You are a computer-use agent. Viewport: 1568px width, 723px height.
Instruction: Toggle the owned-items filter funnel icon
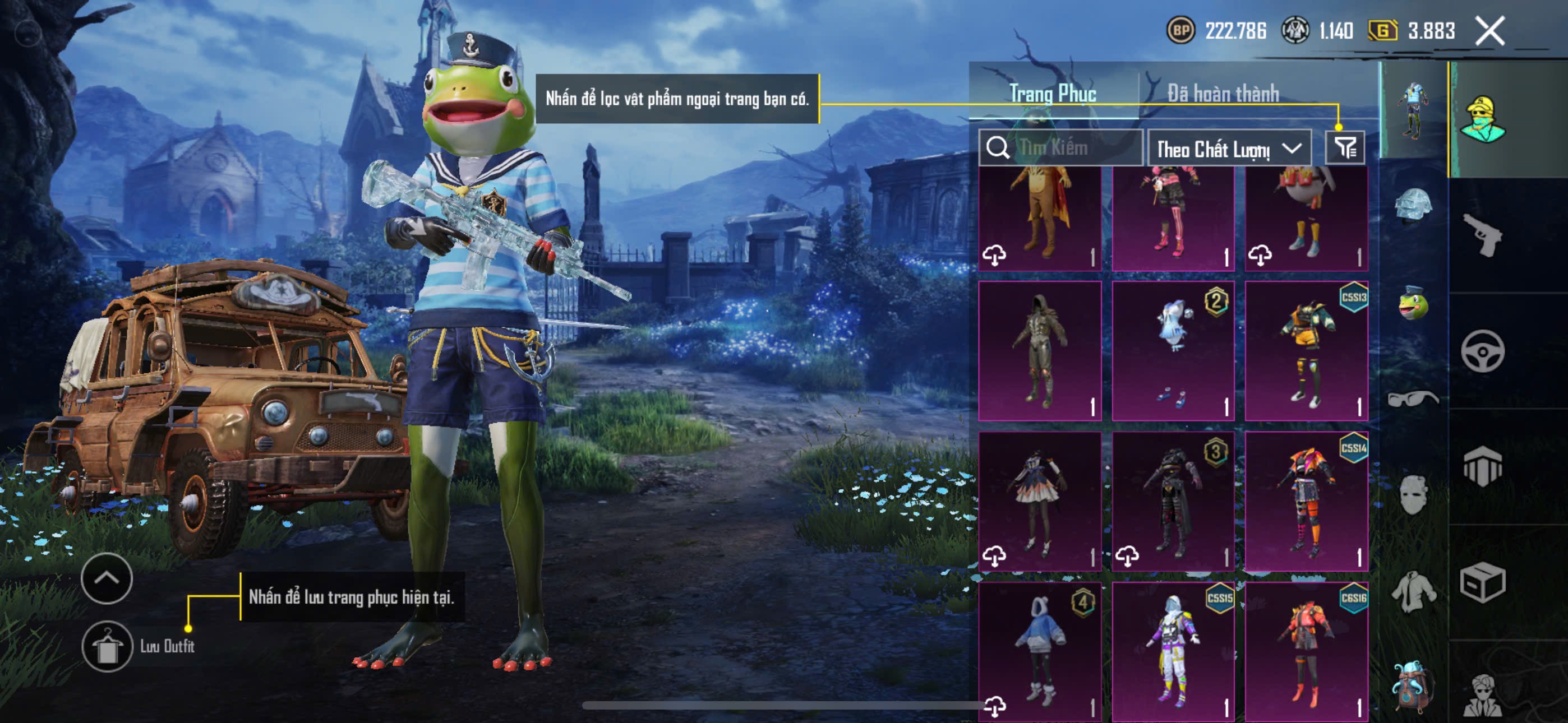(1345, 148)
